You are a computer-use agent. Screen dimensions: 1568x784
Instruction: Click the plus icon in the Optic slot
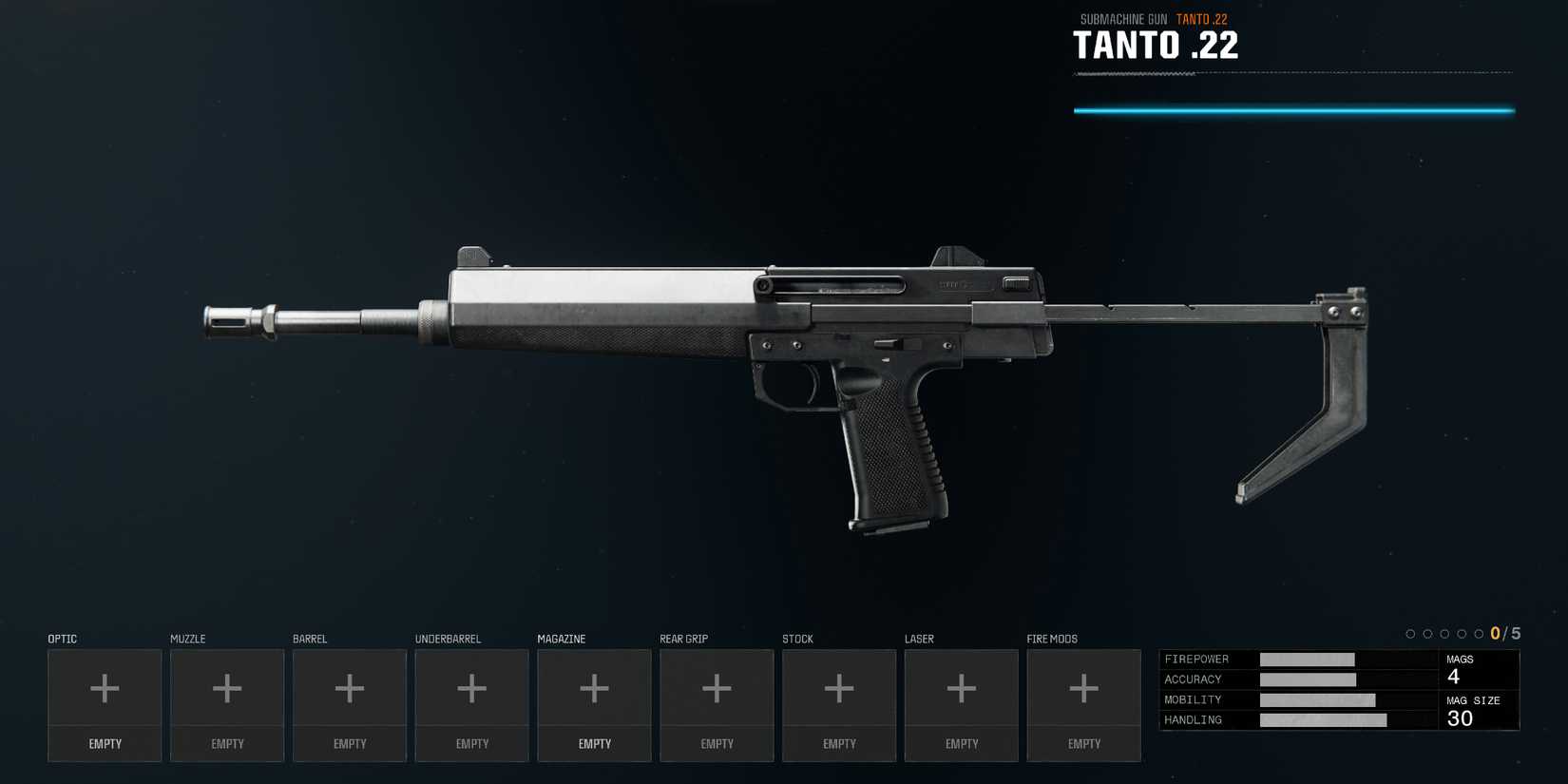pyautogui.click(x=105, y=686)
